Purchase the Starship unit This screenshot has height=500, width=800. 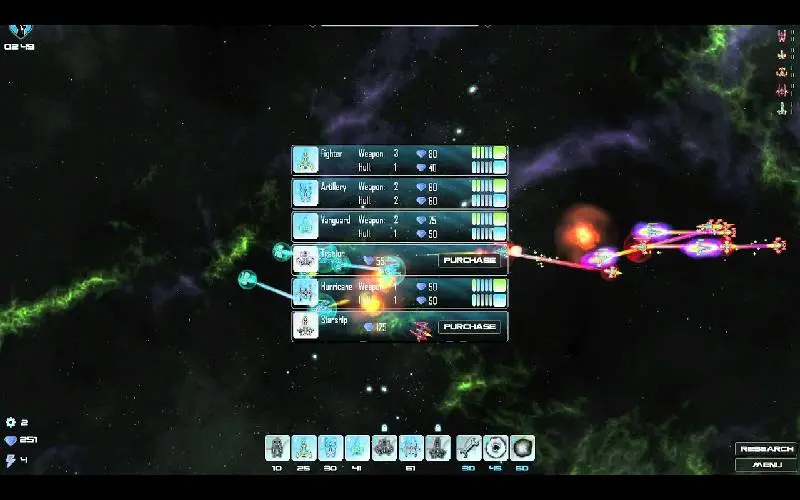469,327
